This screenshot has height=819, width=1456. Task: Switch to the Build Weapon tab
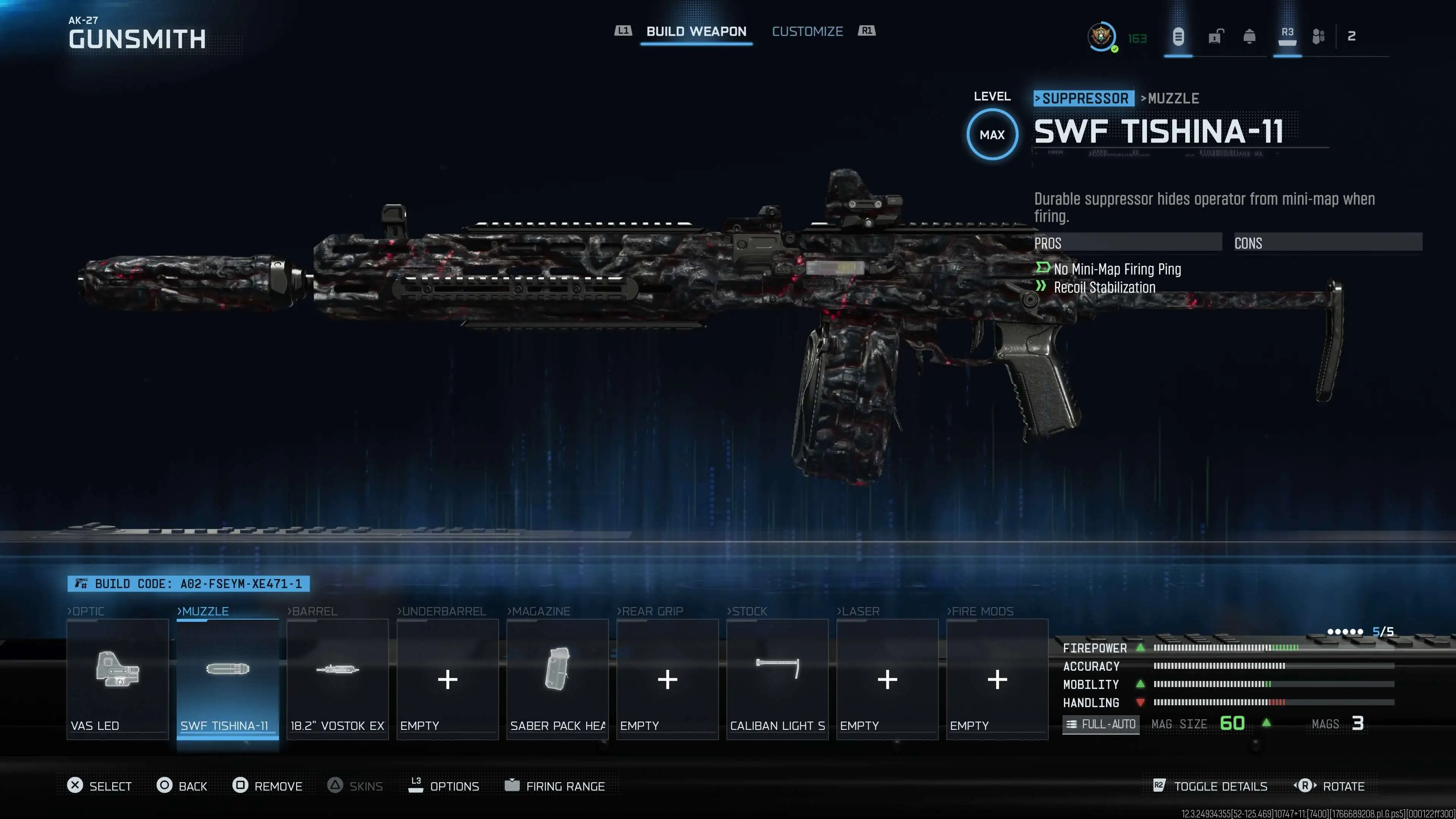tap(696, 31)
